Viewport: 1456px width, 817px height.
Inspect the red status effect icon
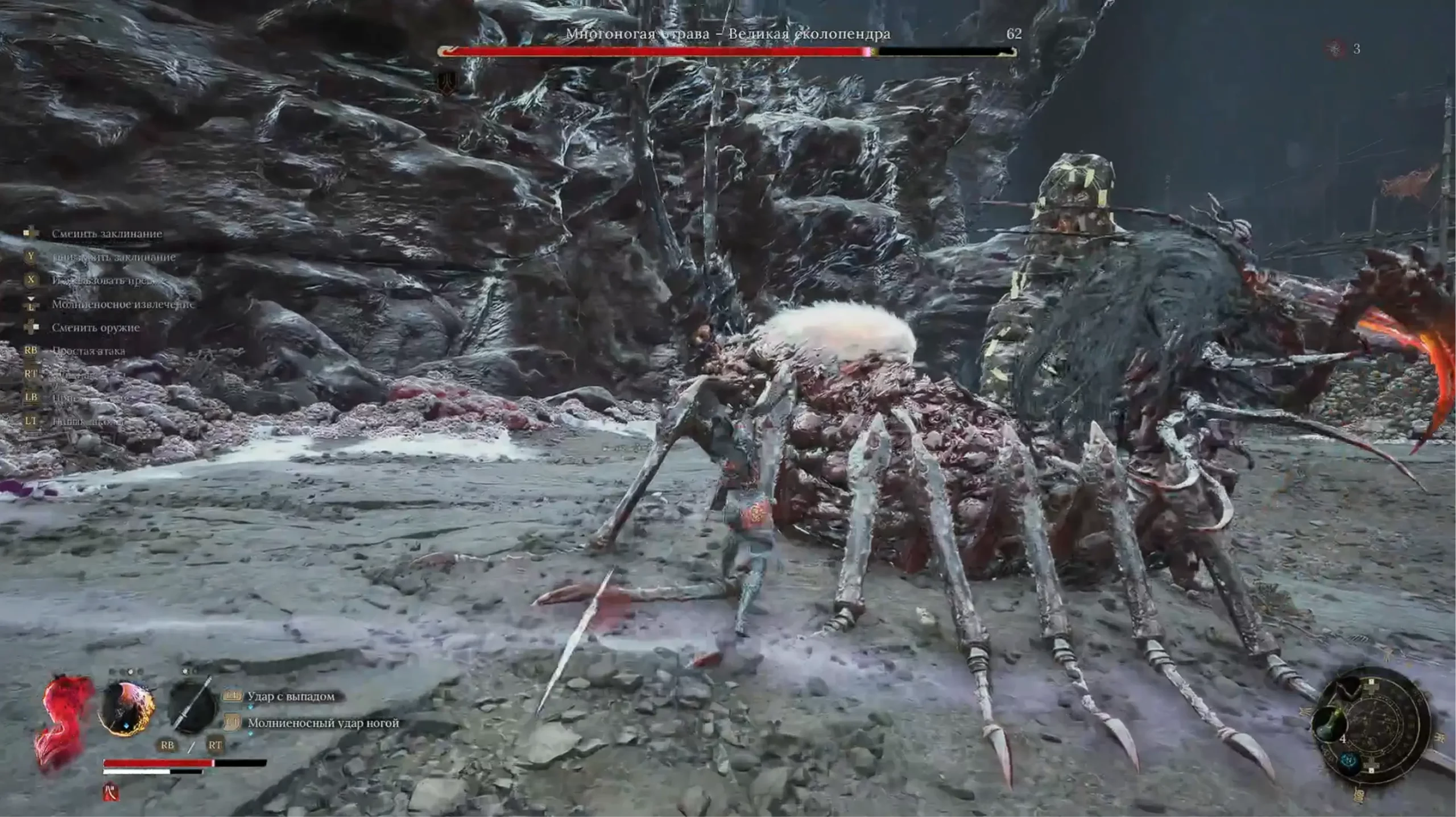click(x=111, y=792)
